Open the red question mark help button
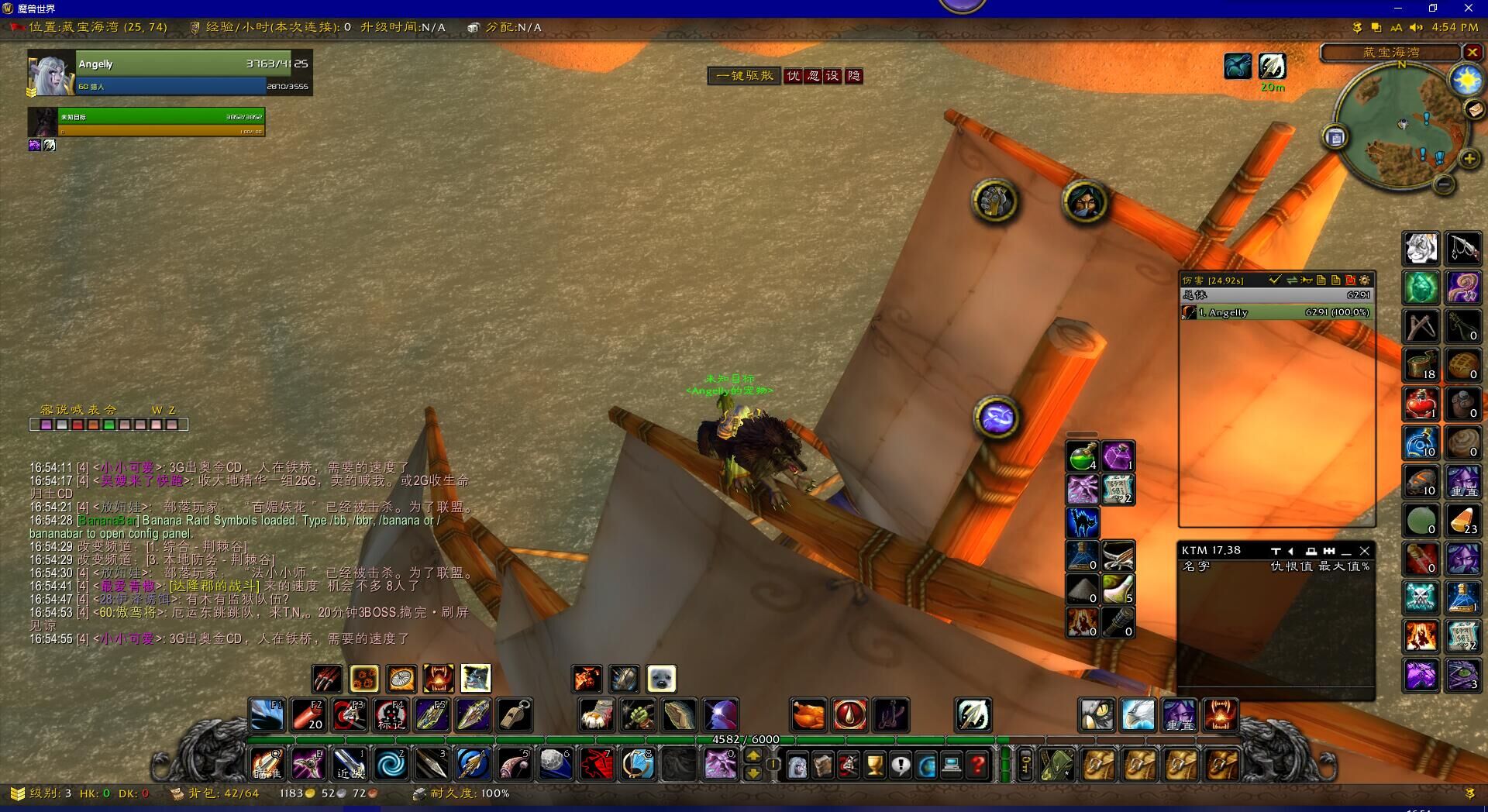Screen dimensions: 1488x812 978,766
